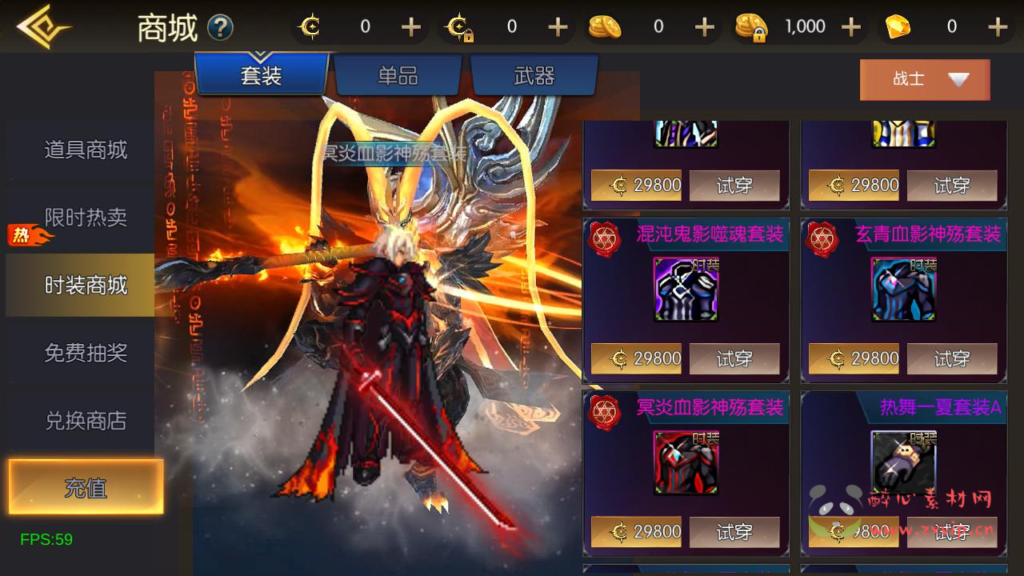Image resolution: width=1024 pixels, height=576 pixels.
Task: Switch to the 套装 tab
Action: (x=261, y=75)
